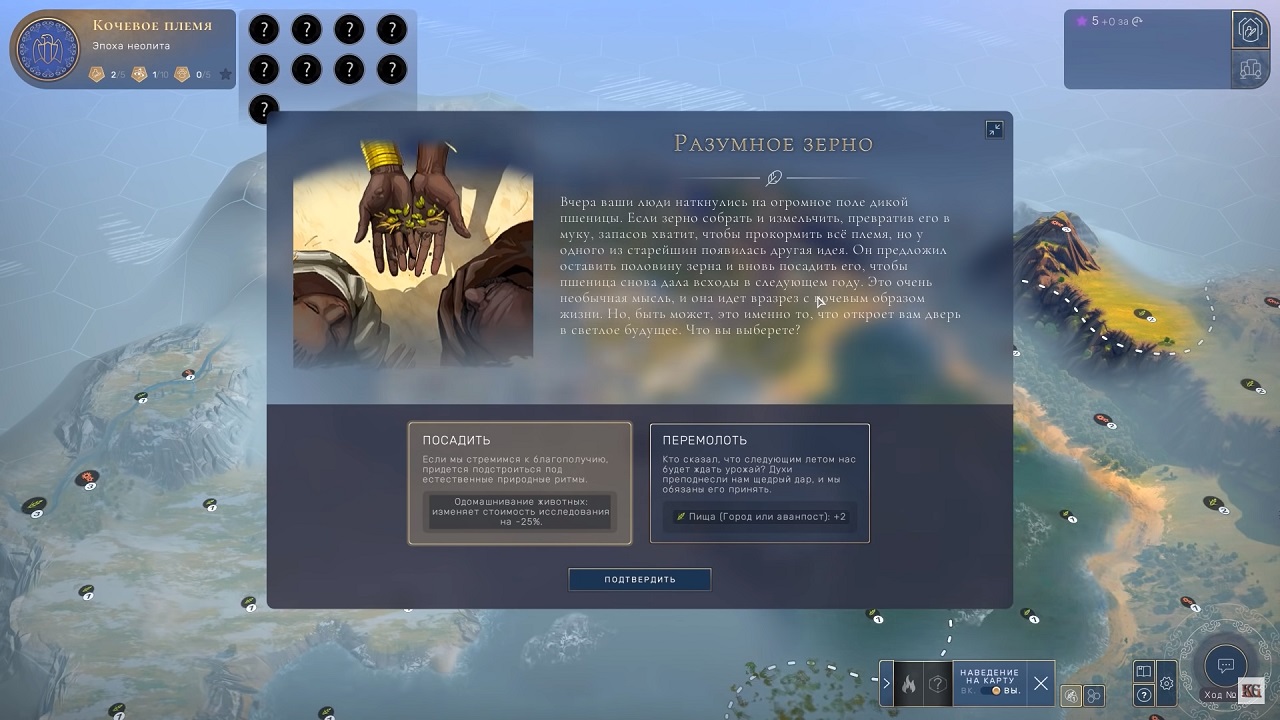The width and height of the screenshot is (1280, 720).
Task: Confirm with the Подтвердить button
Action: (640, 579)
